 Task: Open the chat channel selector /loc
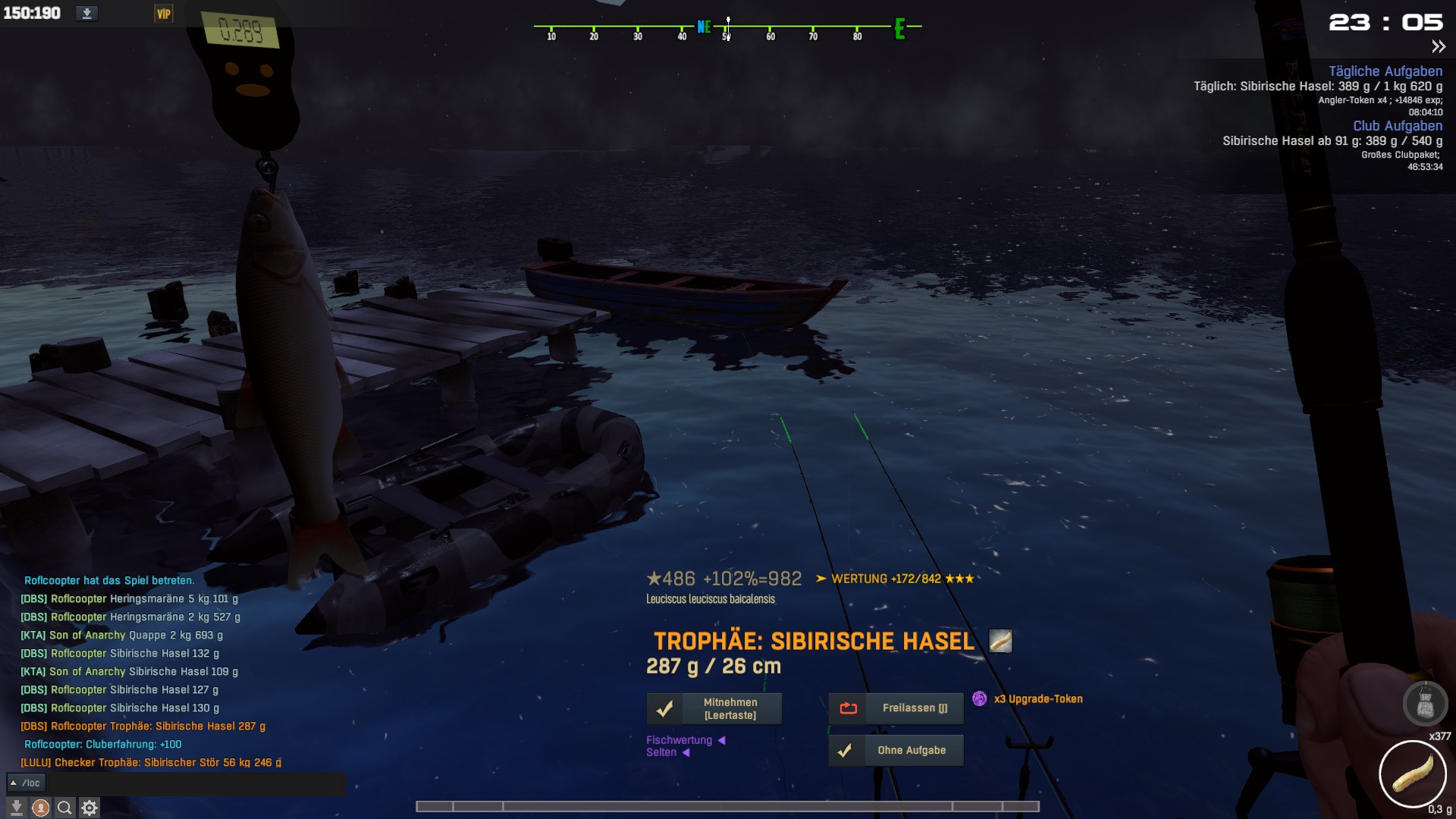click(27, 783)
